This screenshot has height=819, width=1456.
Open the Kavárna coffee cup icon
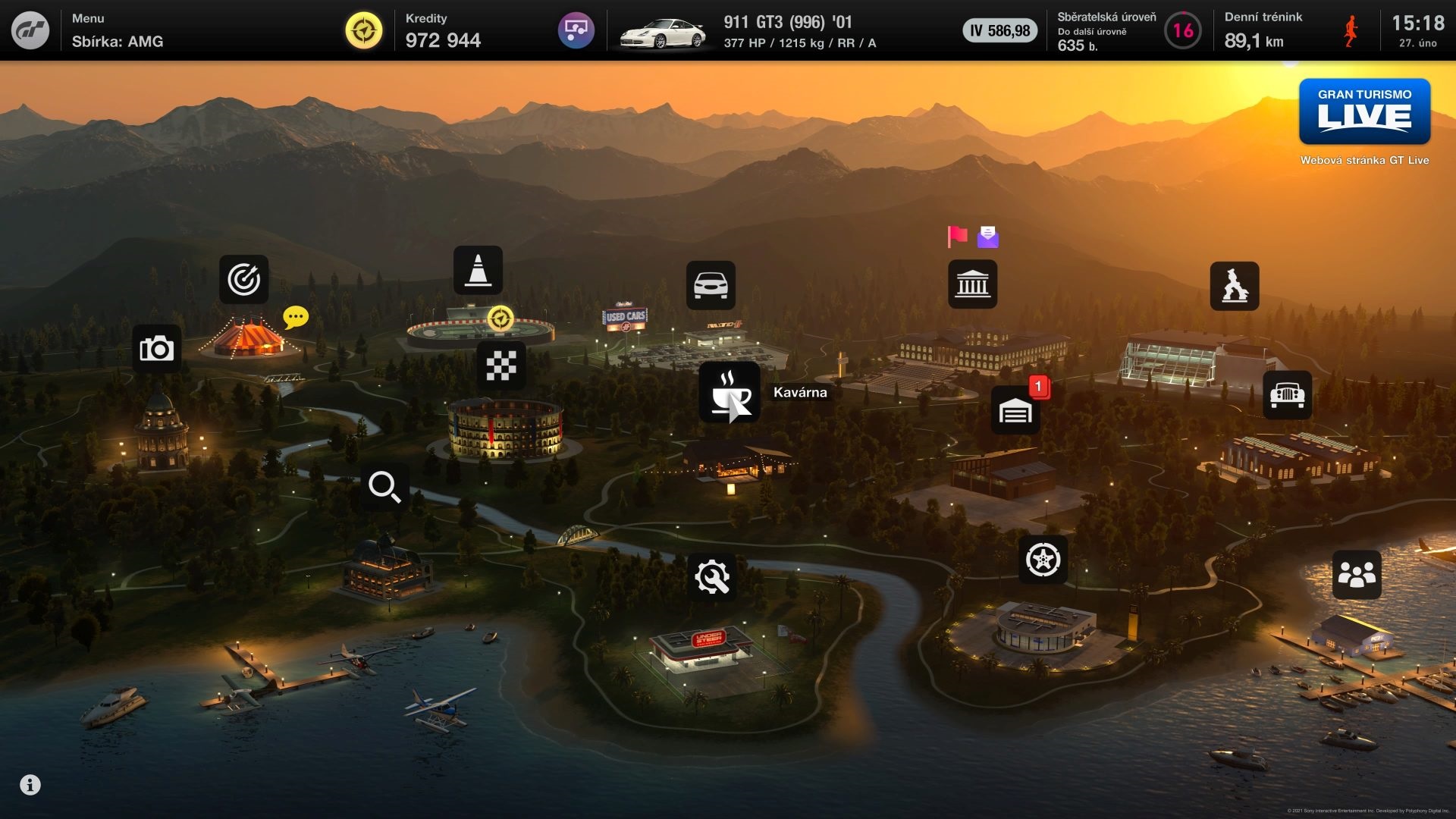pos(729,392)
